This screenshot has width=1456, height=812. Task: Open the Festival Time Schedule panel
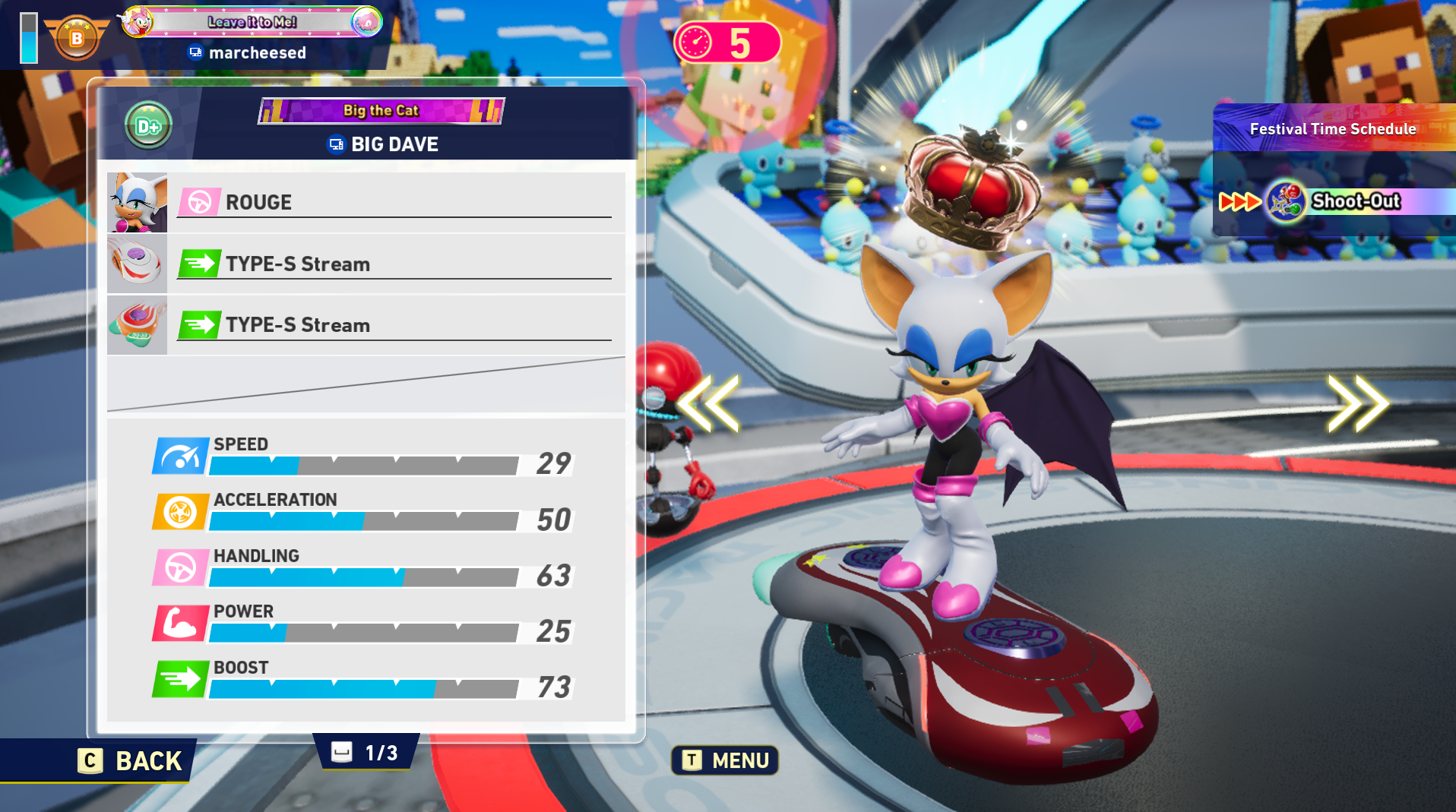point(1333,129)
